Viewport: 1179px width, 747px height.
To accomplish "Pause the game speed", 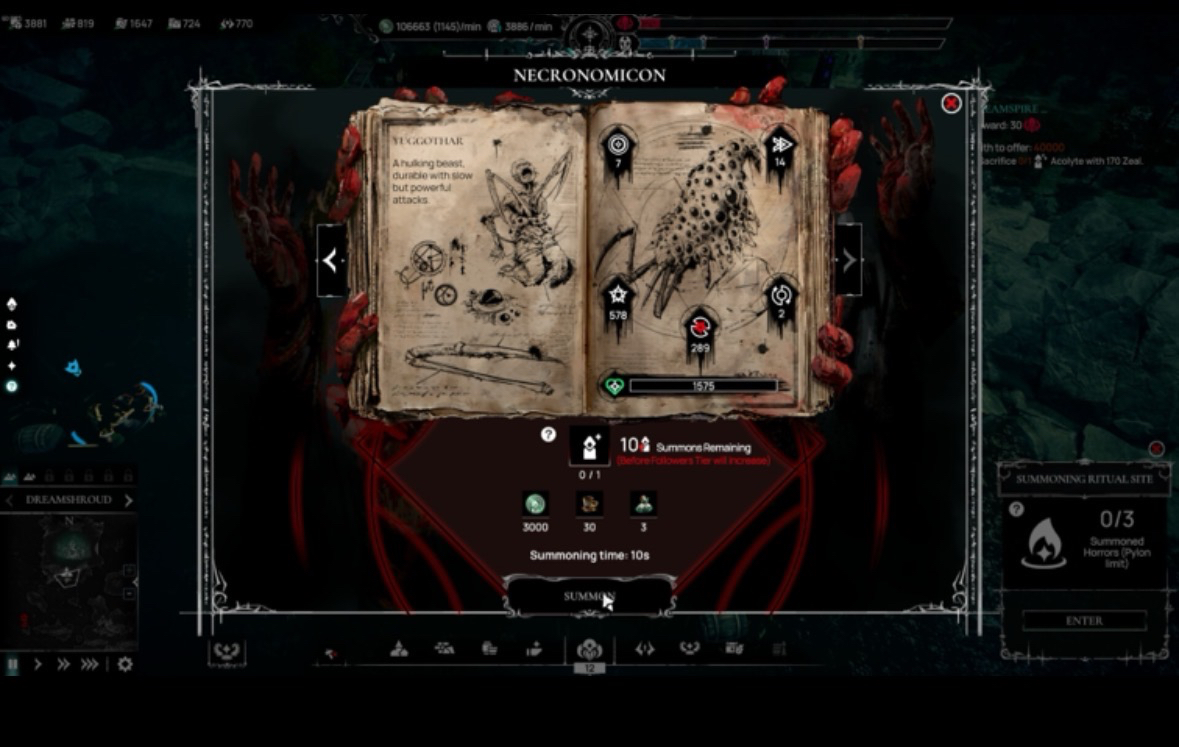I will point(13,664).
